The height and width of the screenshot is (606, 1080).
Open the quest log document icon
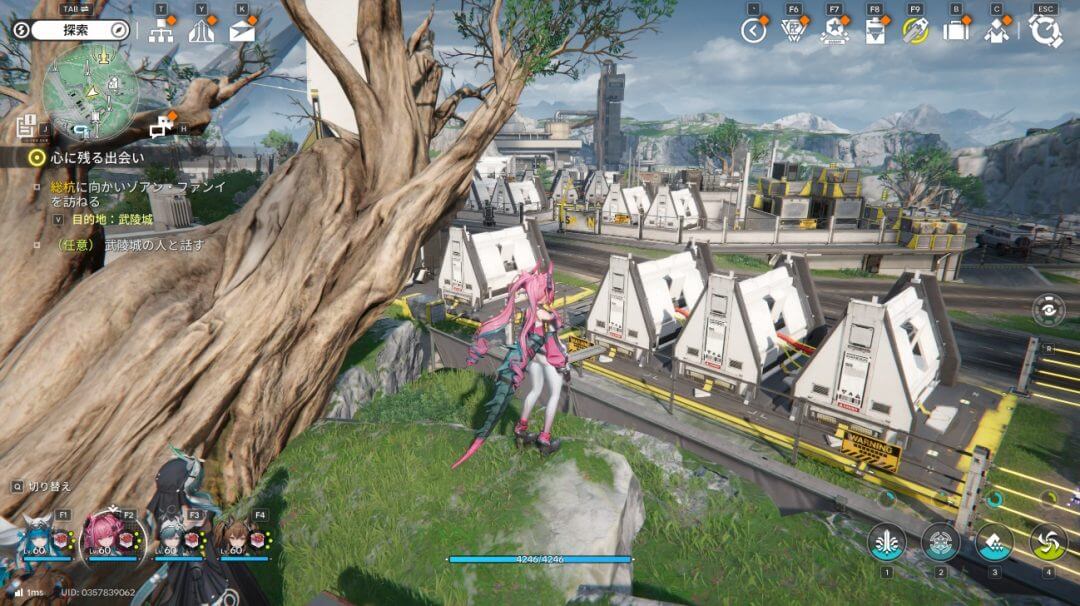[26, 126]
